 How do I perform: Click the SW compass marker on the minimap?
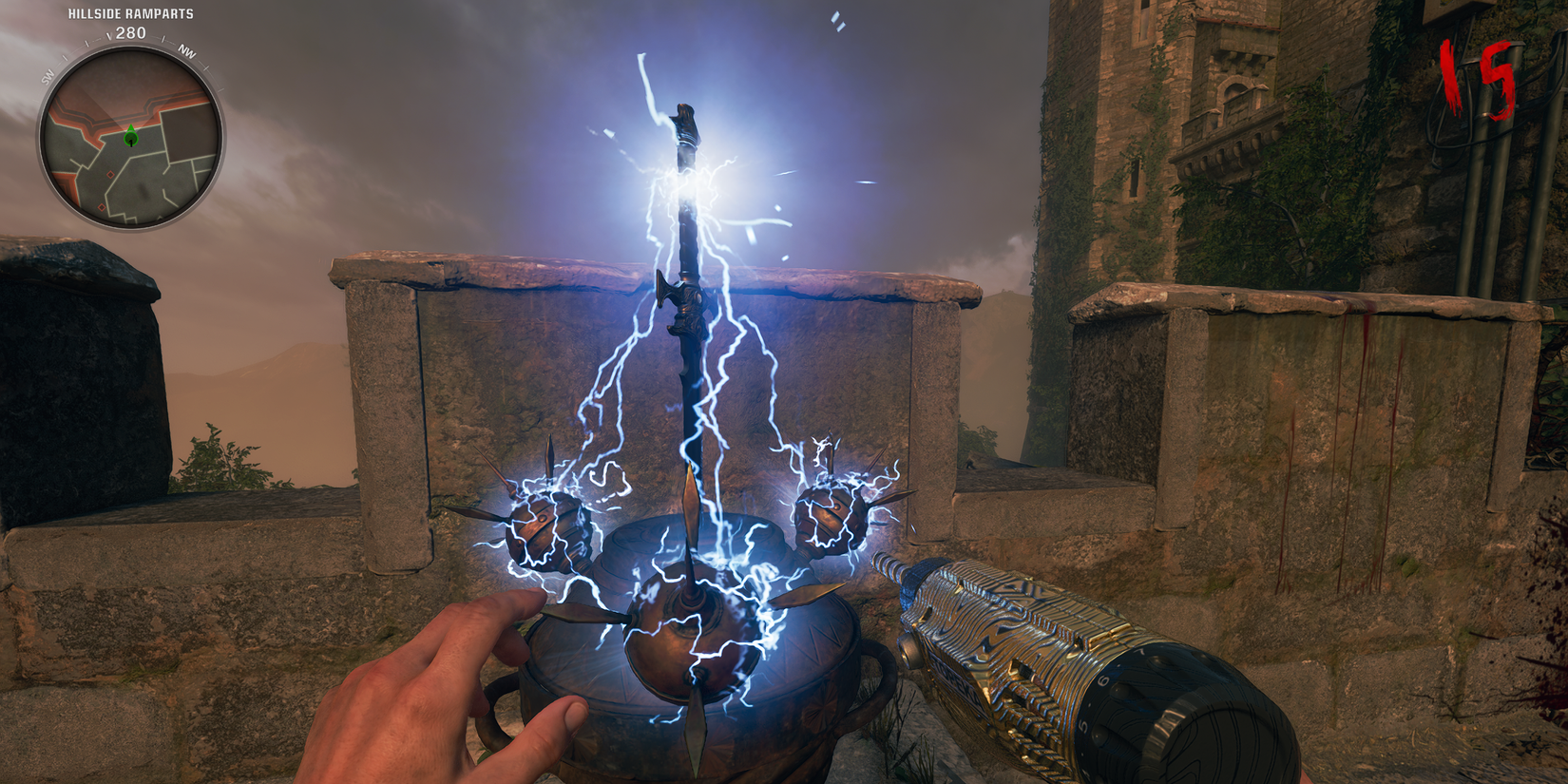(x=48, y=74)
